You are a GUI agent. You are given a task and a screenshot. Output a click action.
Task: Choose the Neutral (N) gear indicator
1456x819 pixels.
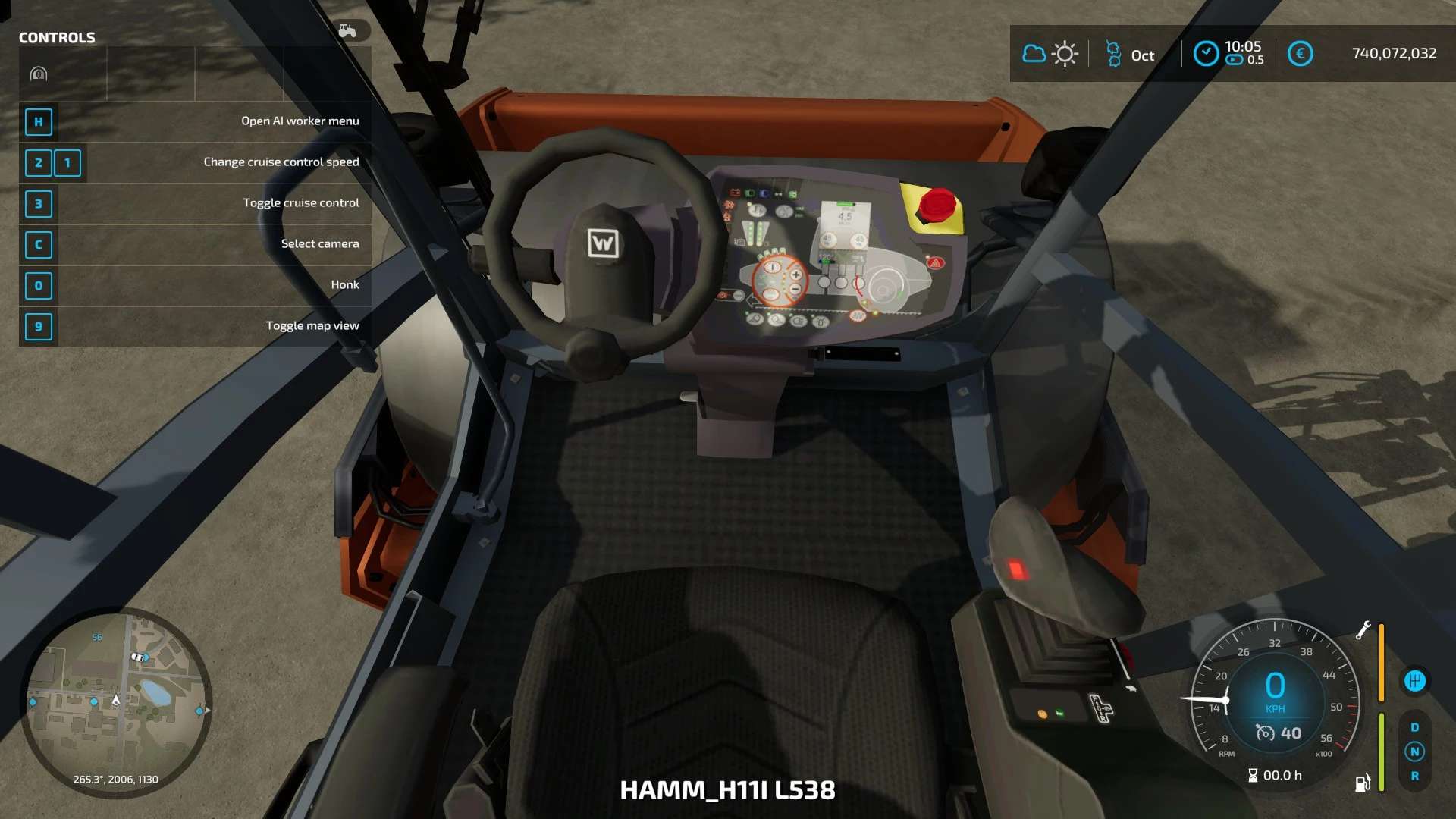[1414, 752]
